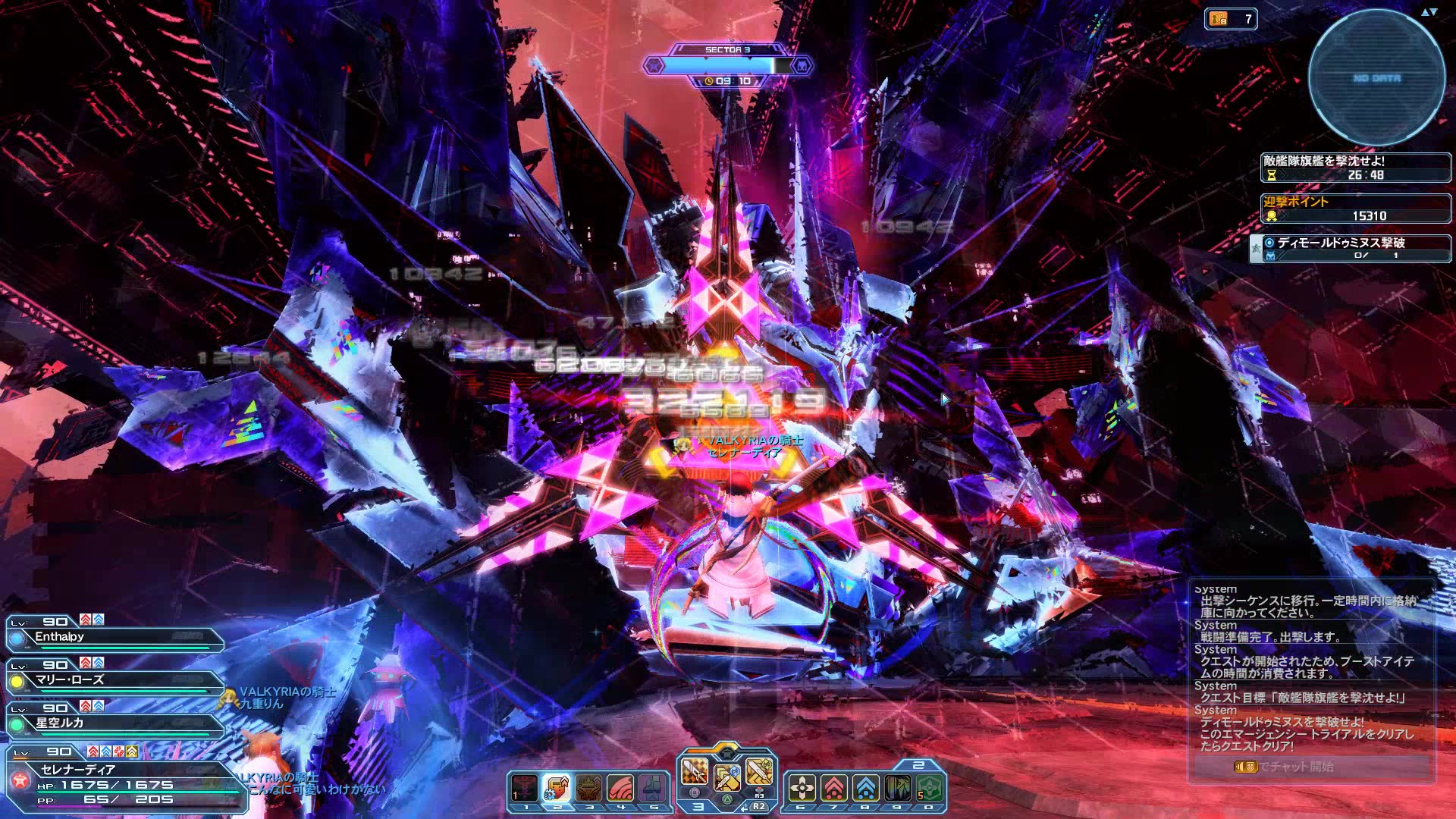Choose the middle sword weapon action icon
This screenshot has height=819, width=1456.
726,777
